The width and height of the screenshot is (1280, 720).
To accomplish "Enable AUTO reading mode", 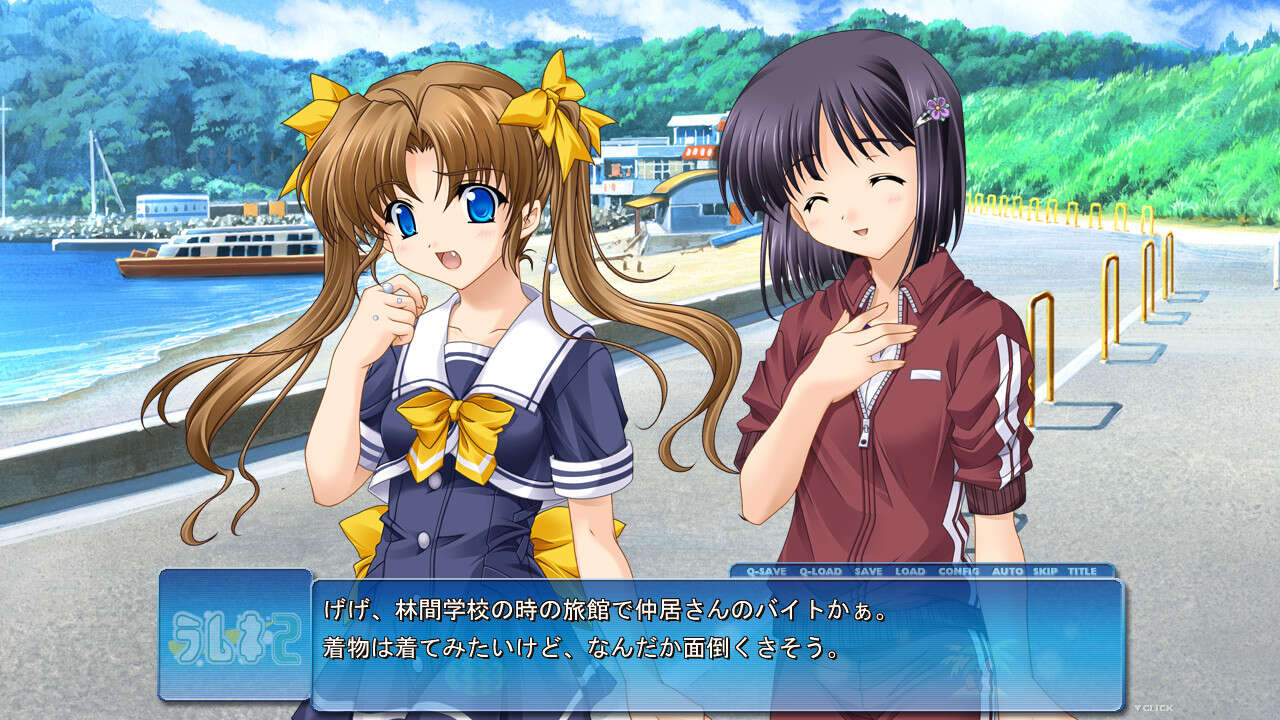I will point(1008,571).
